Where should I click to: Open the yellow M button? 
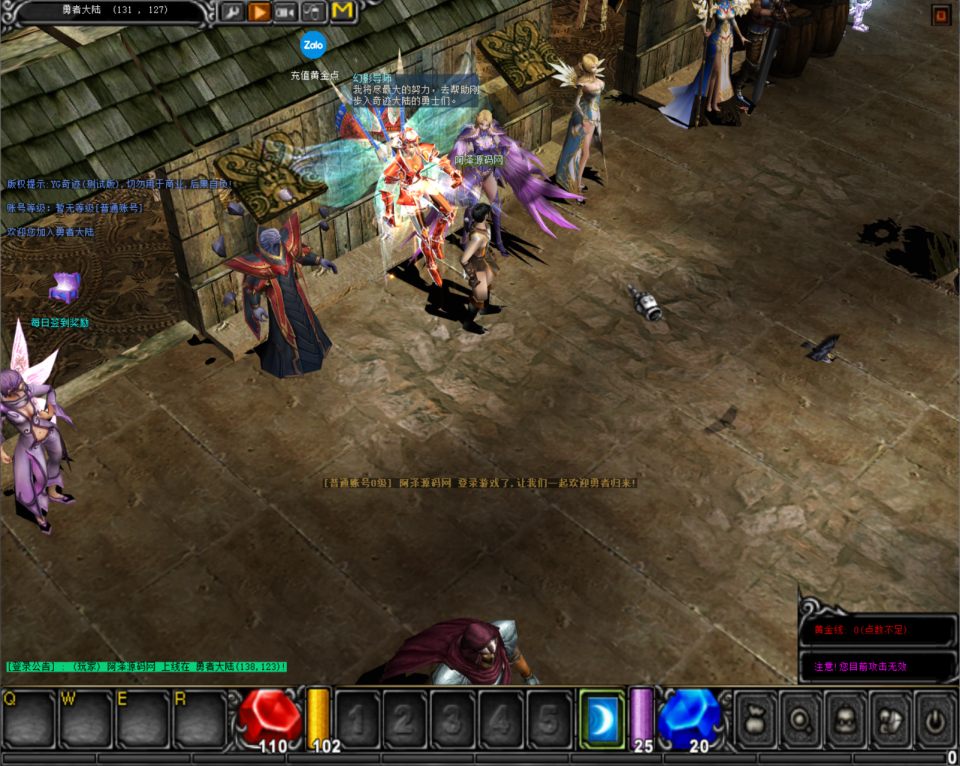343,11
